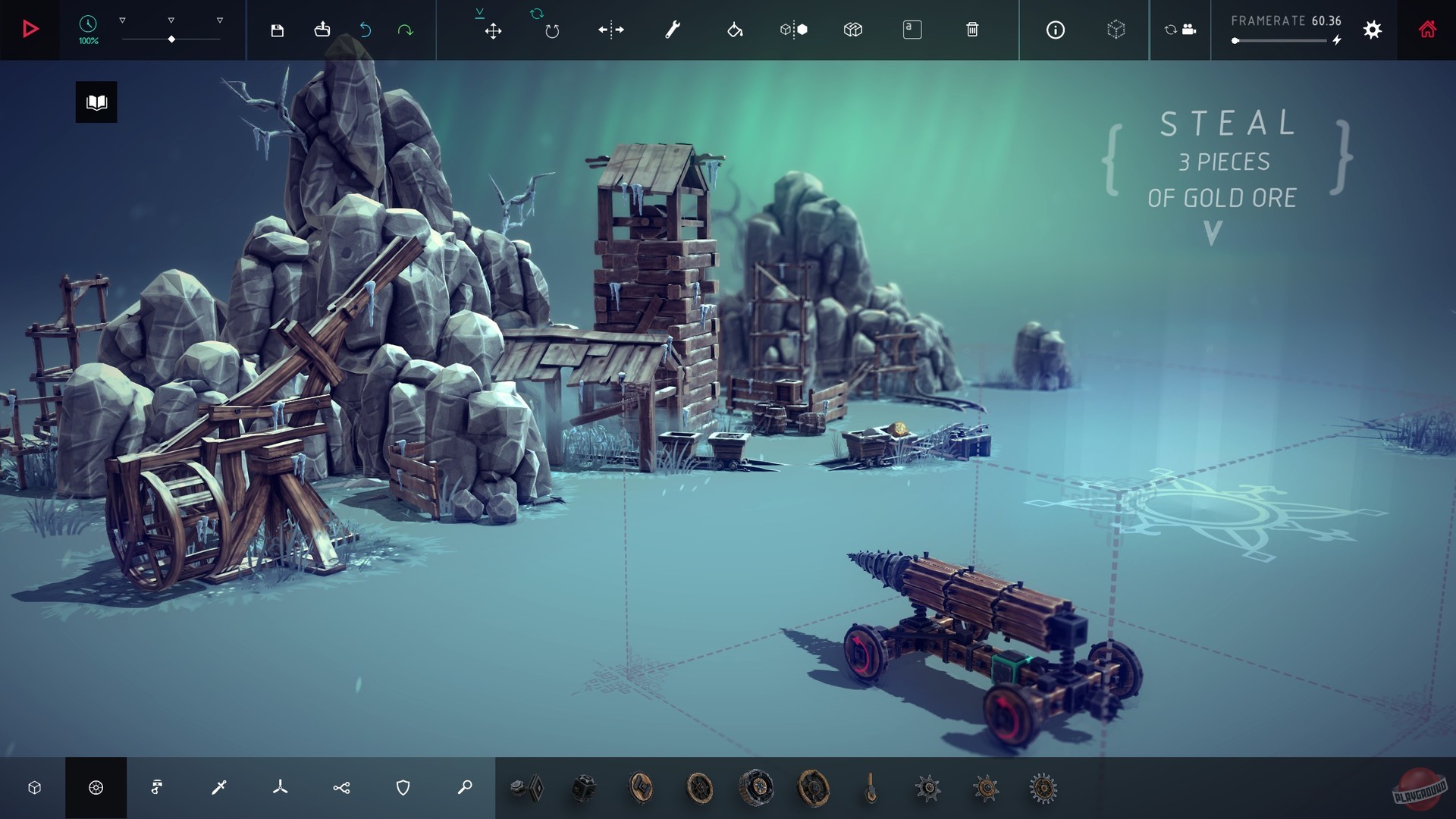Open the wrench advanced building tools
The image size is (1456, 819).
pyautogui.click(x=672, y=30)
